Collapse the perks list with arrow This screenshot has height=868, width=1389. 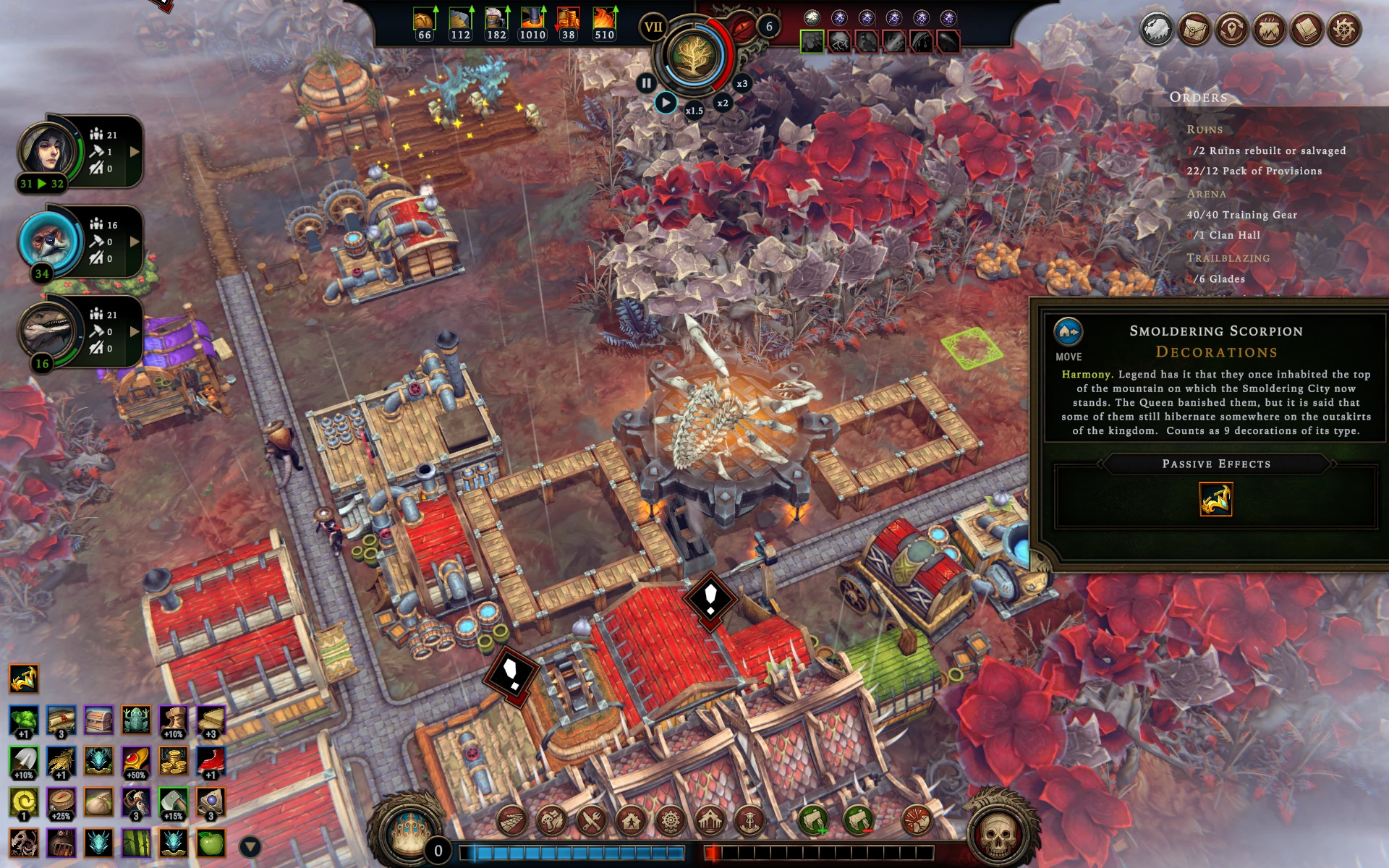tap(250, 846)
